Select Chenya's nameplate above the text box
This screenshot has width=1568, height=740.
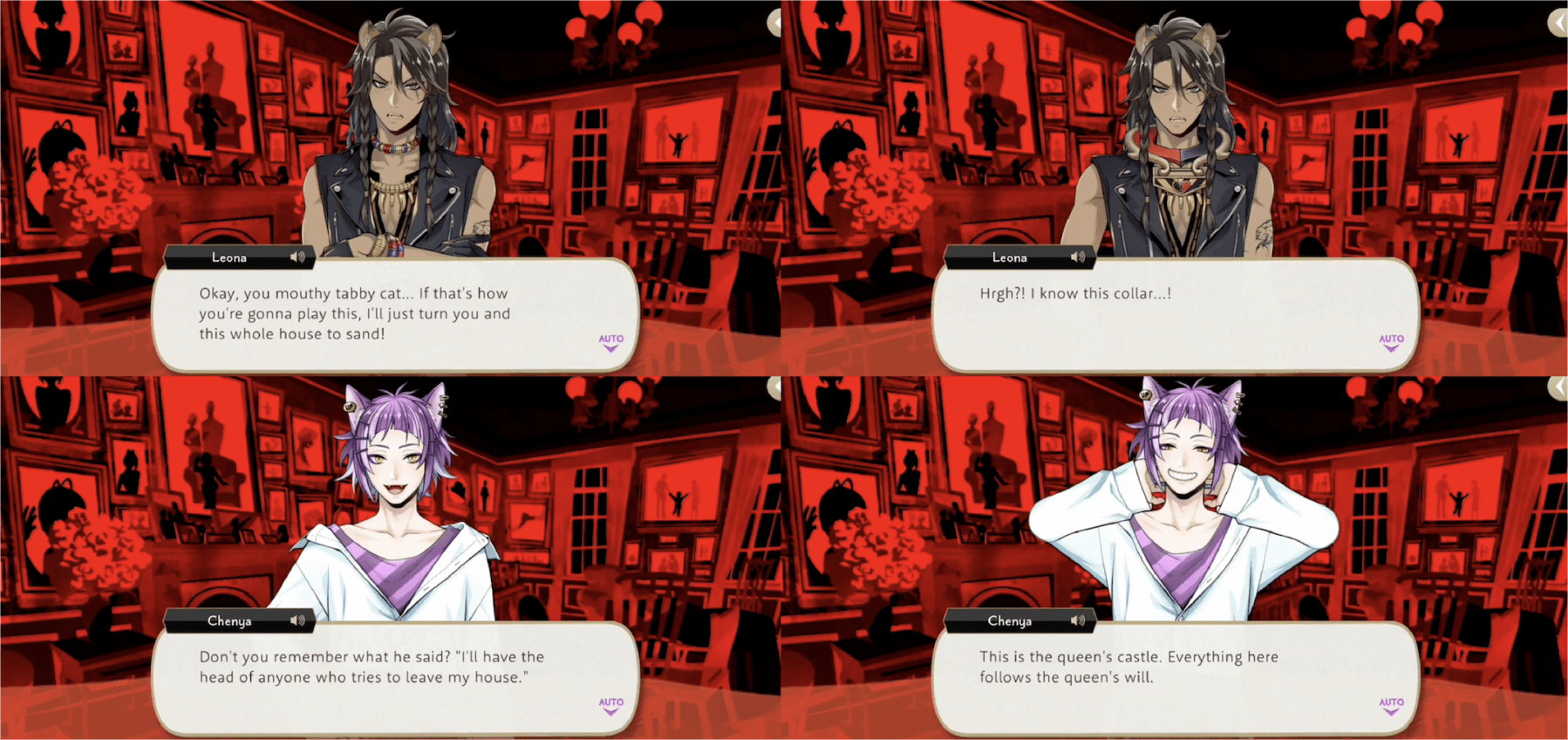(231, 620)
